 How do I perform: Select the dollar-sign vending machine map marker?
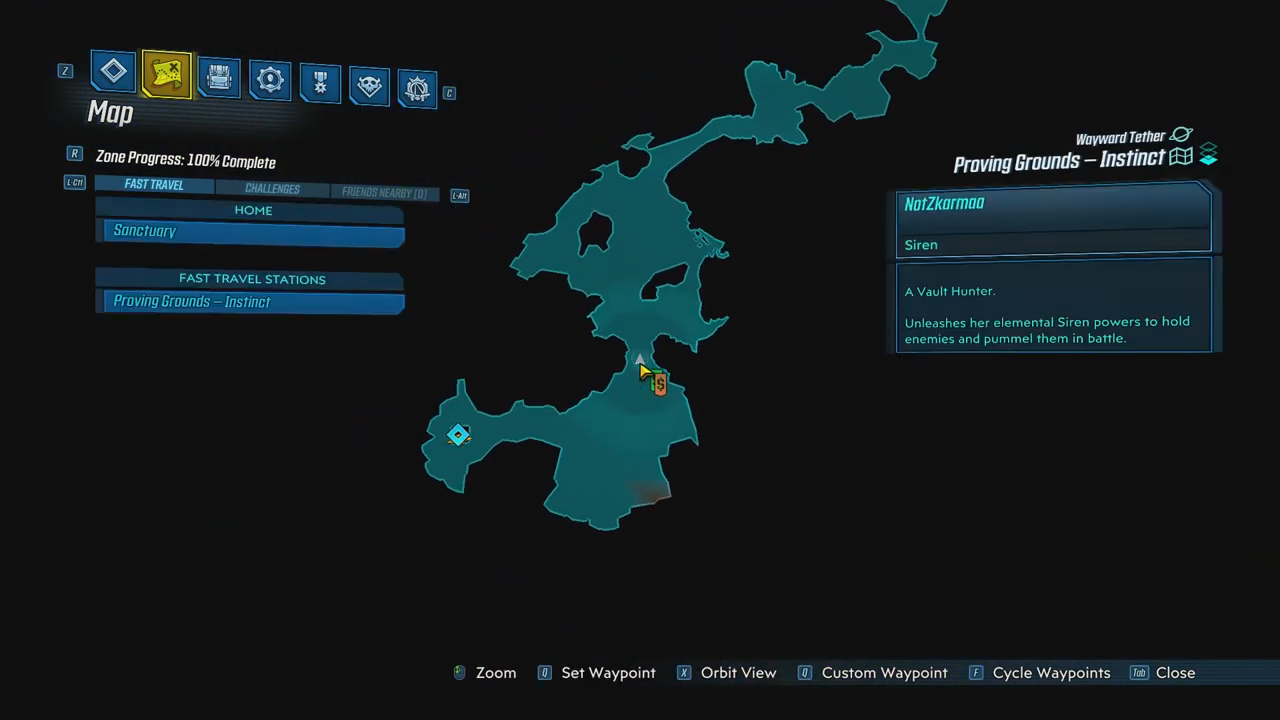pos(660,384)
